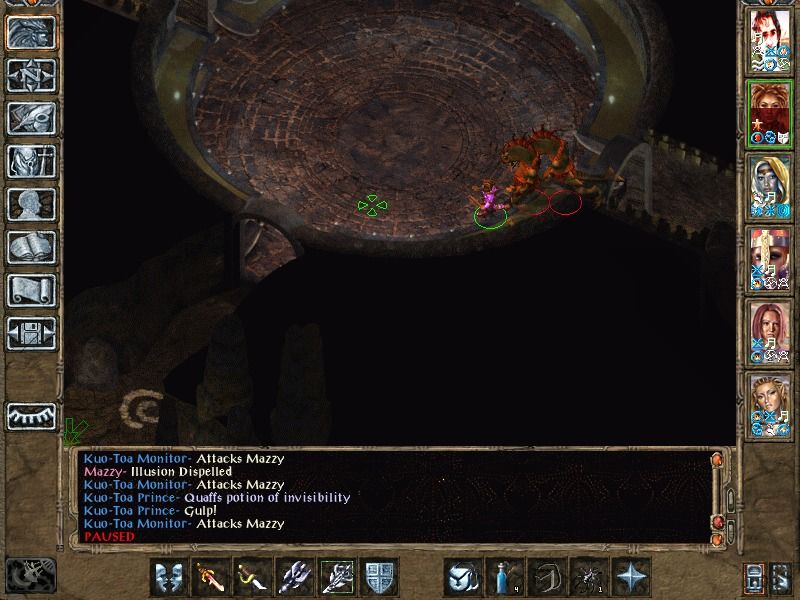Open the character record silhouette button
Screen dimensions: 800x600
(x=30, y=204)
